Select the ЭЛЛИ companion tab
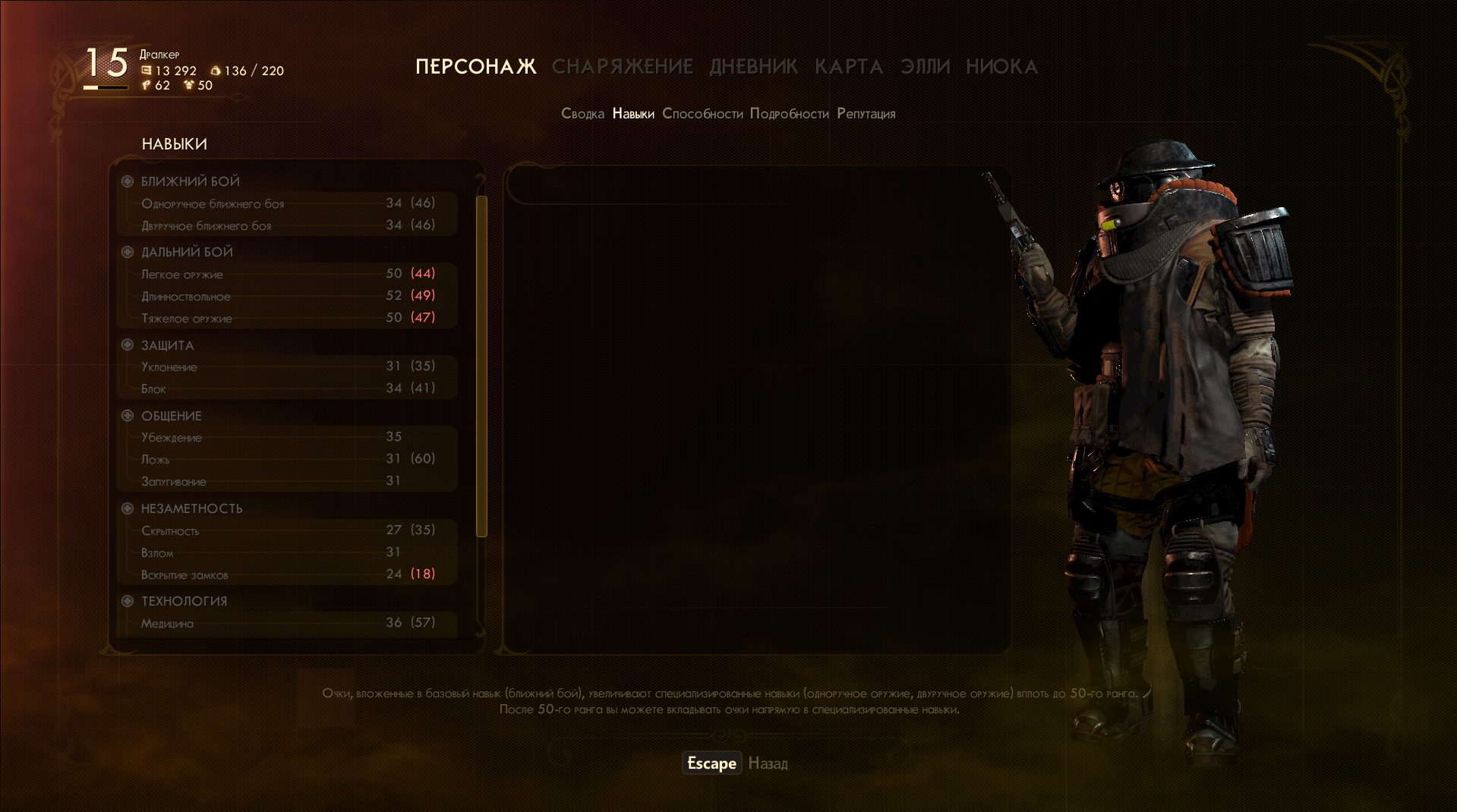Image resolution: width=1457 pixels, height=812 pixels. click(925, 67)
